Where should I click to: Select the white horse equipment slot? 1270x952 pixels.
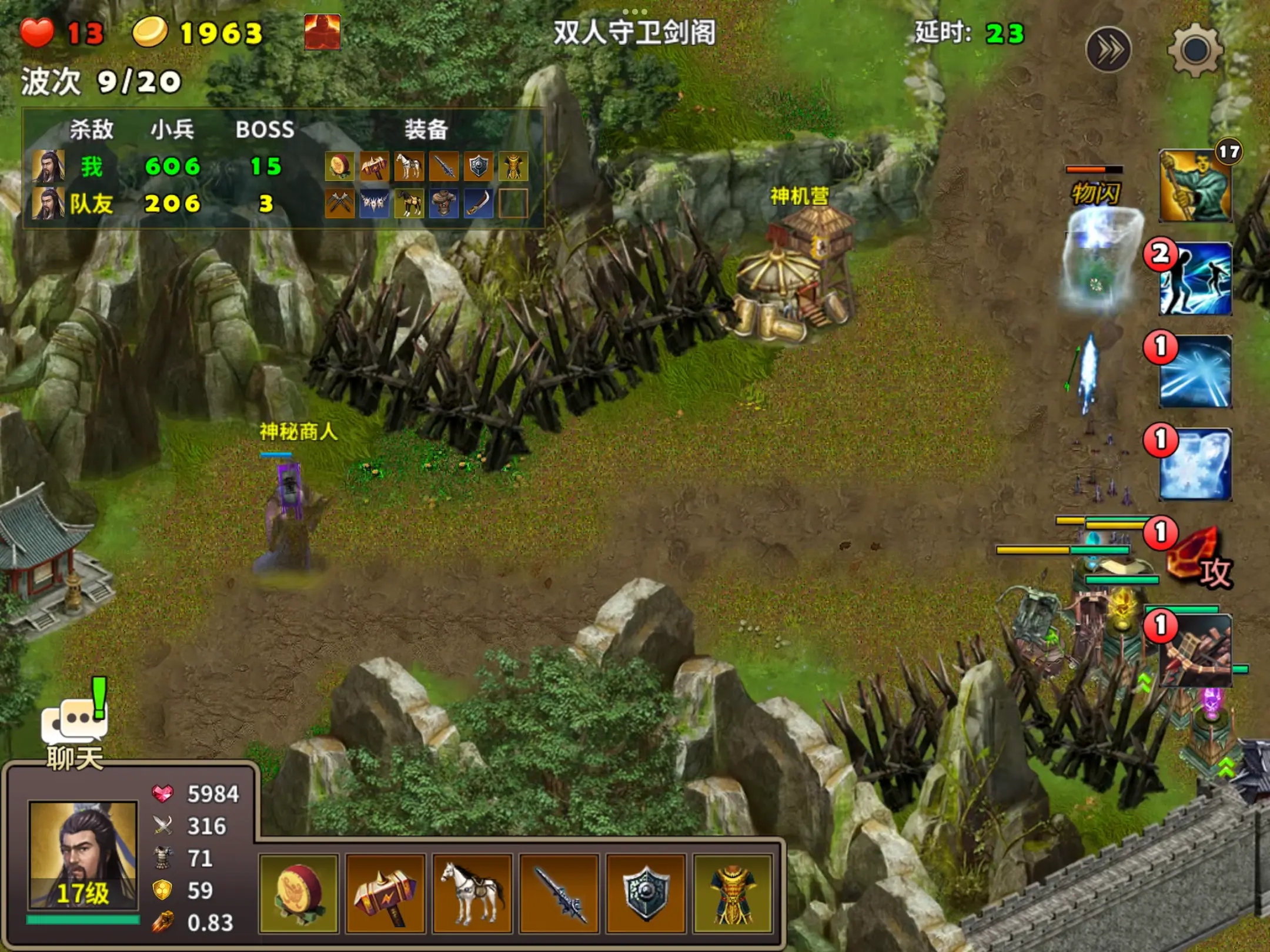472,894
